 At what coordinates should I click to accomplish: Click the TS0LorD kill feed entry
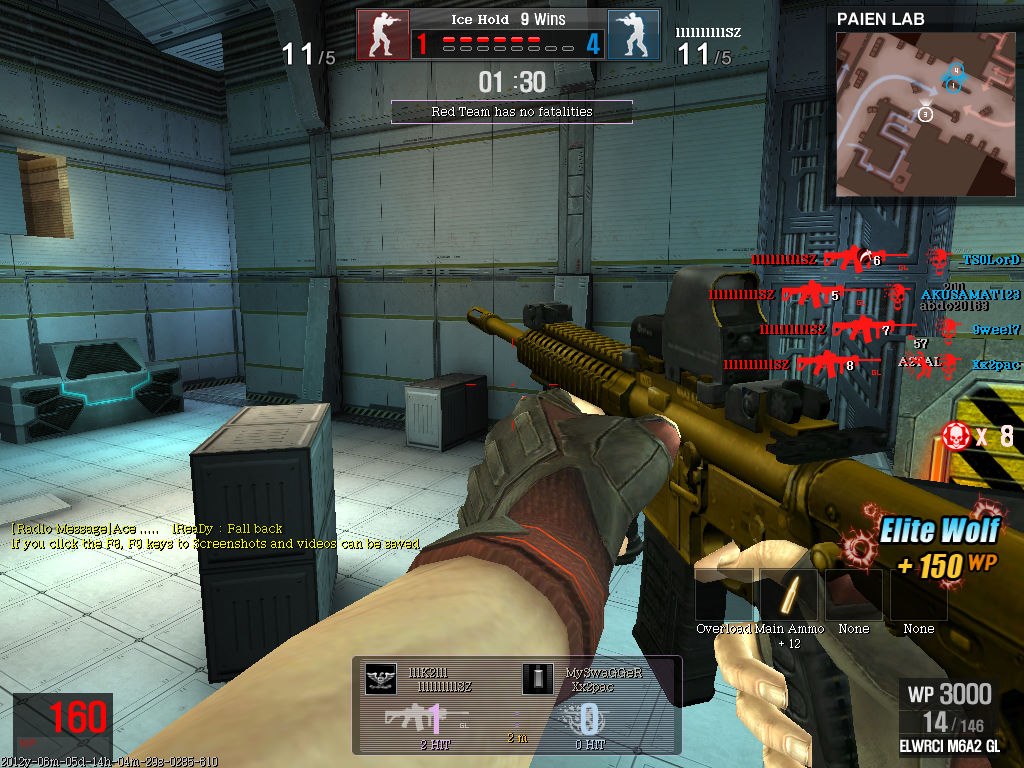990,260
